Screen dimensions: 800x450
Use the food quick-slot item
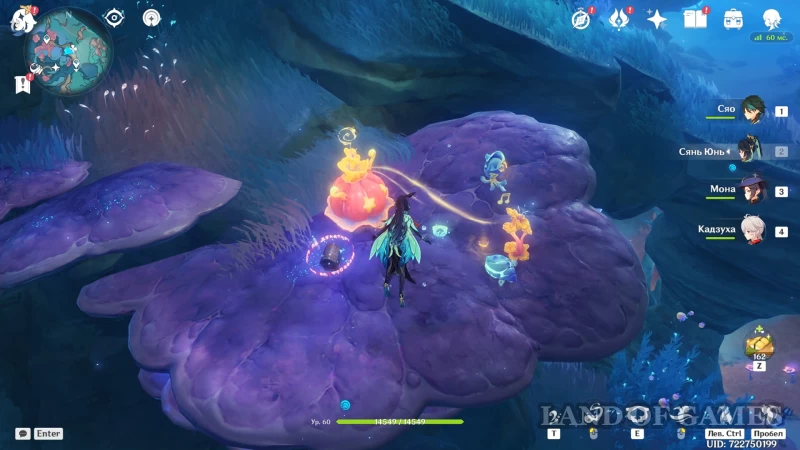pyautogui.click(x=759, y=345)
